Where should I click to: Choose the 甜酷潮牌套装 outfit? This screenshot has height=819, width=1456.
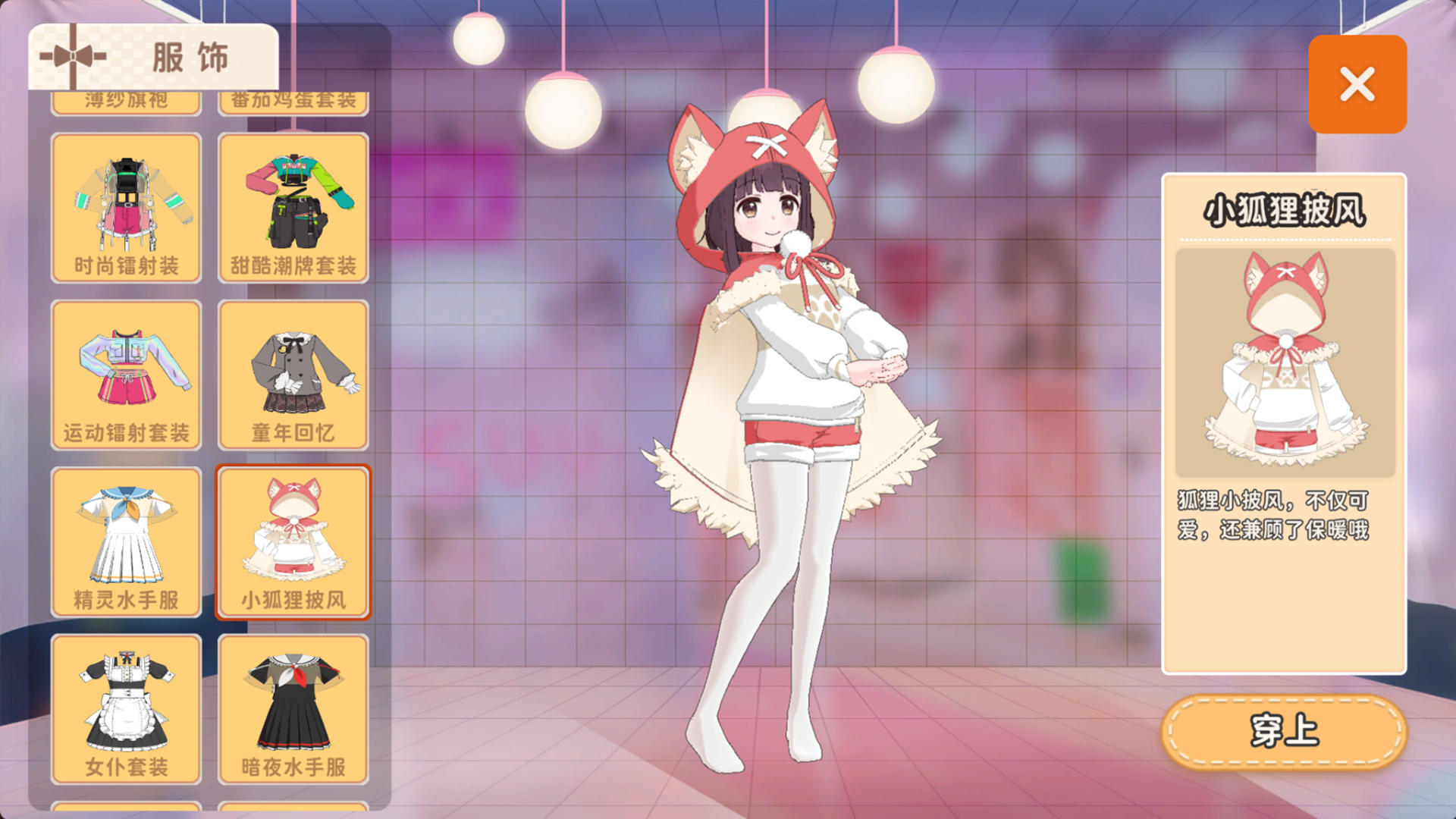coord(293,208)
